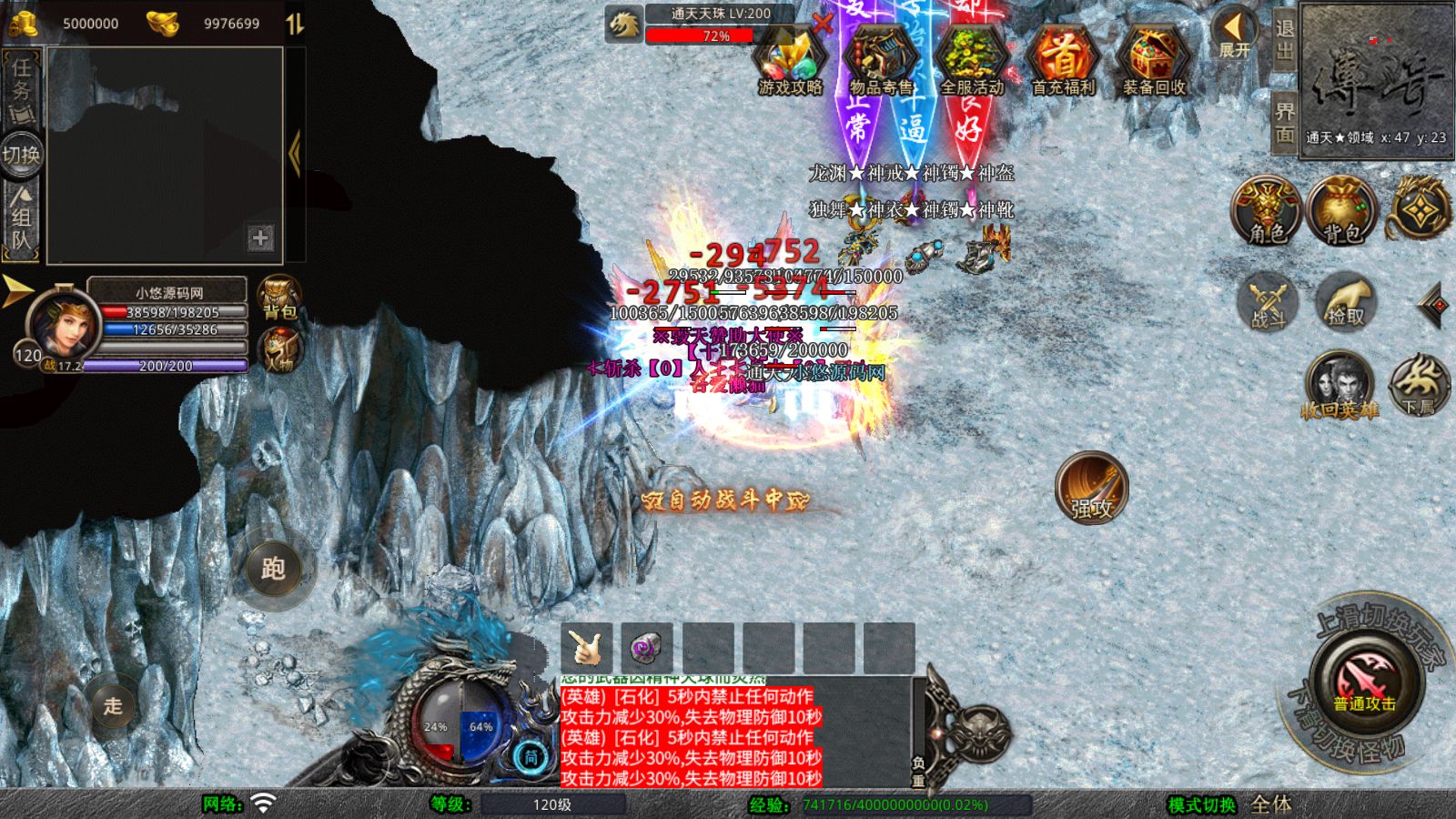
Task: Toggle the 走 walk button
Action: pos(113,705)
